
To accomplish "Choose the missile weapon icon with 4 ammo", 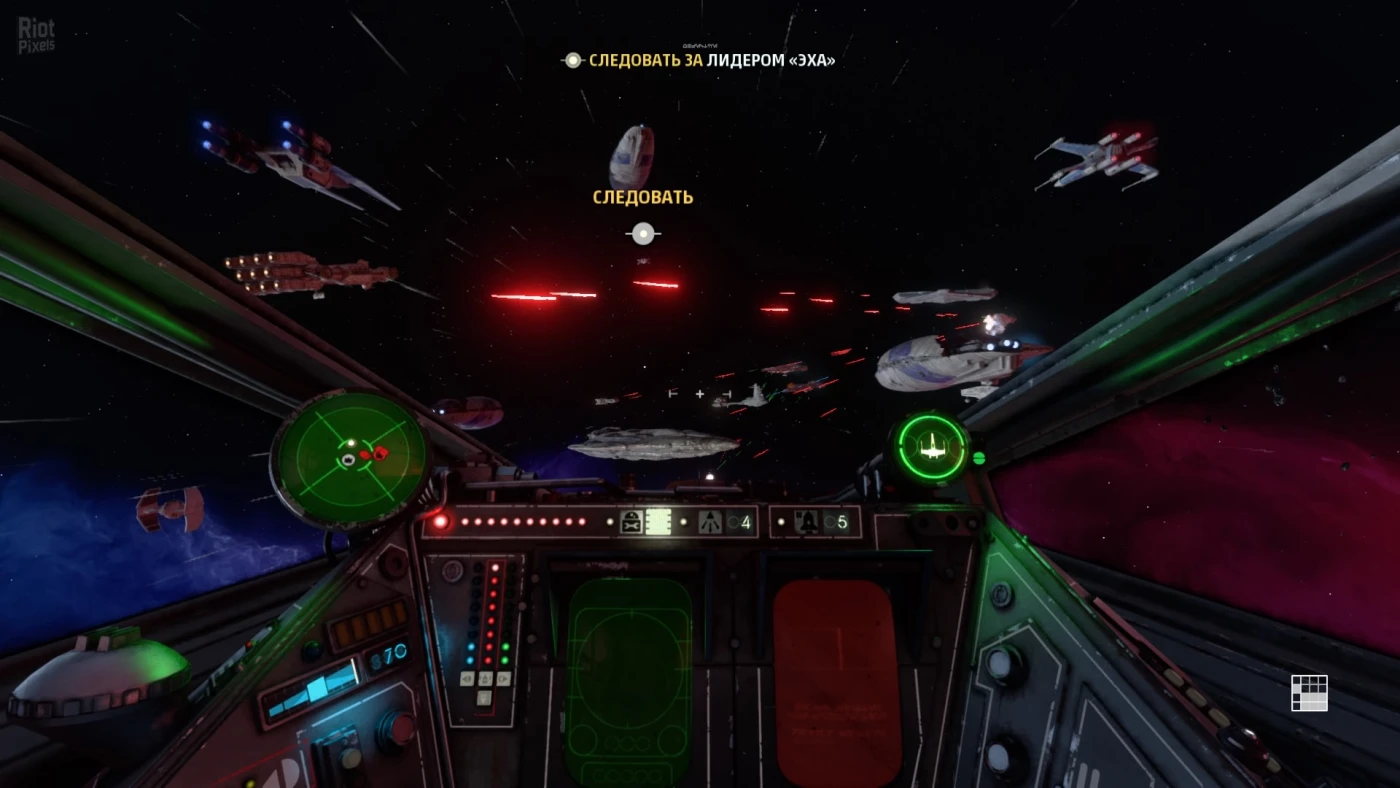I will [x=711, y=522].
